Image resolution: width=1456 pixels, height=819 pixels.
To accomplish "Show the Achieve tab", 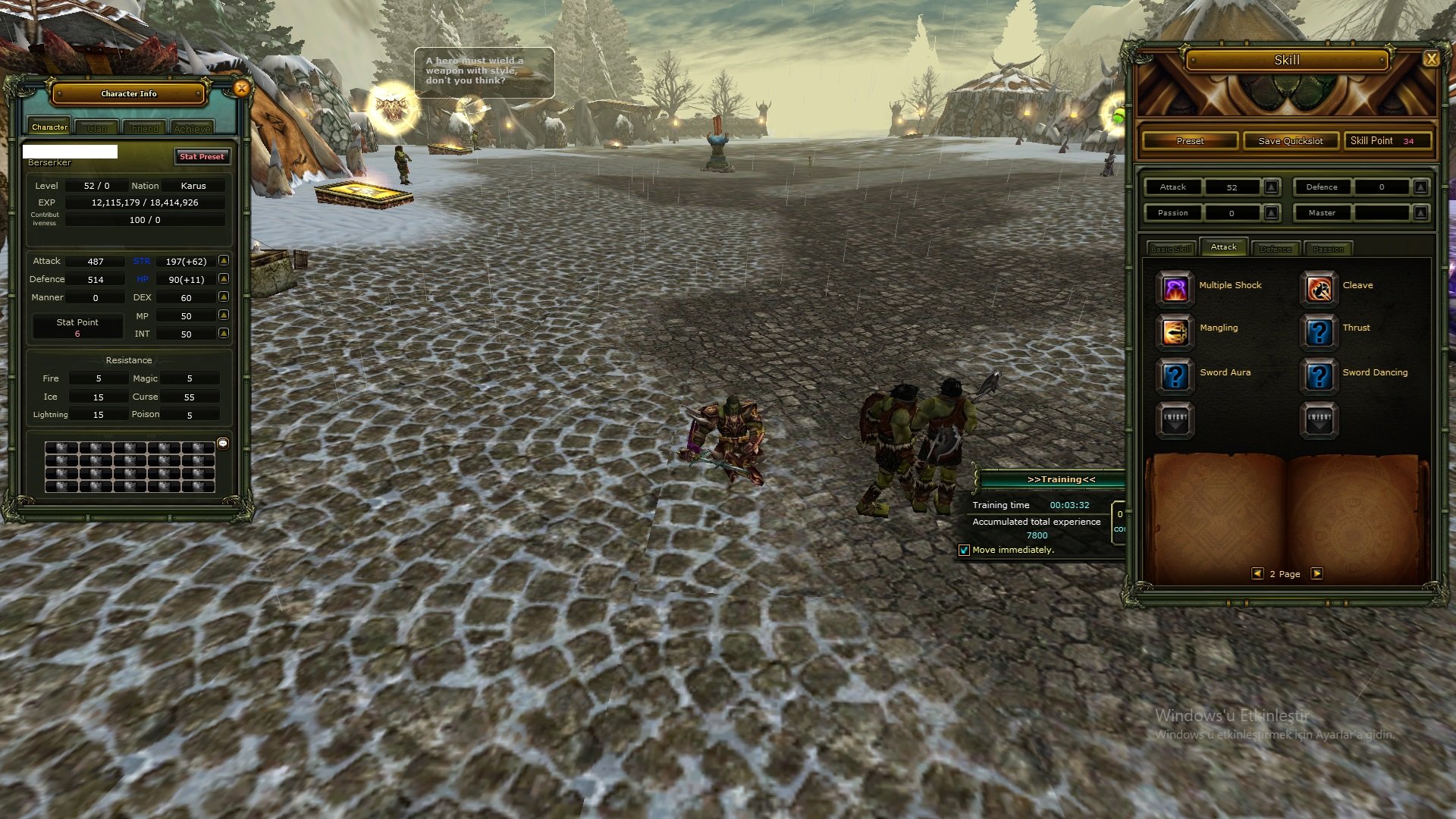I will click(192, 128).
